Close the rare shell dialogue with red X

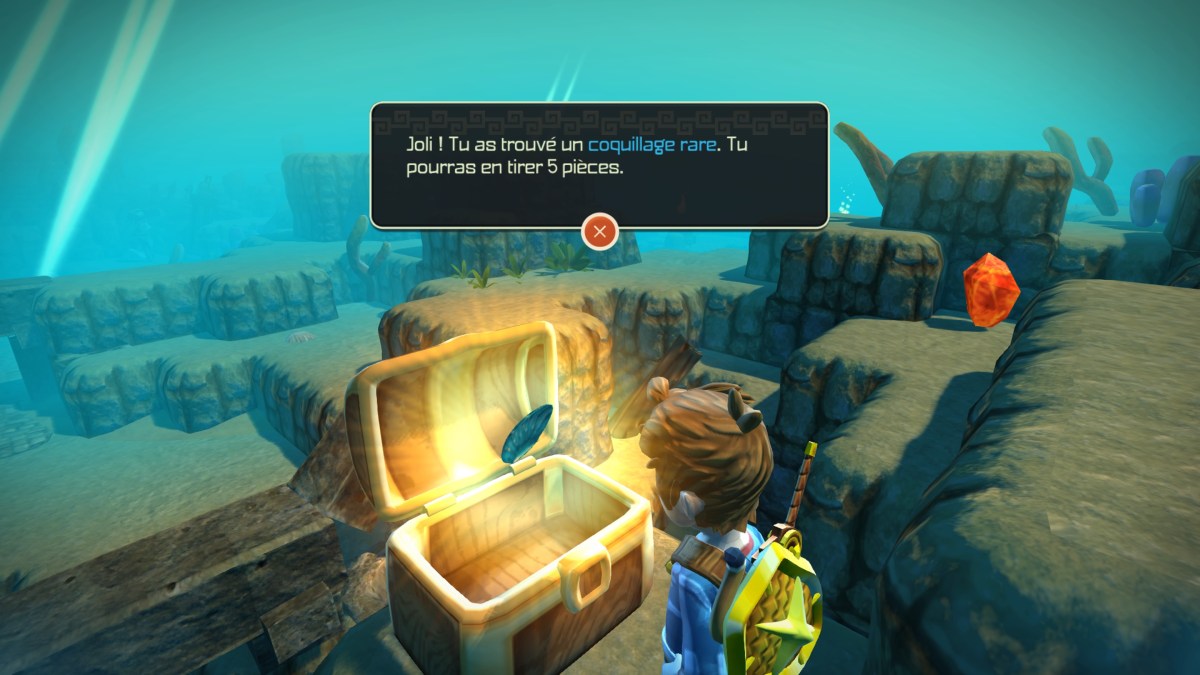click(x=599, y=232)
